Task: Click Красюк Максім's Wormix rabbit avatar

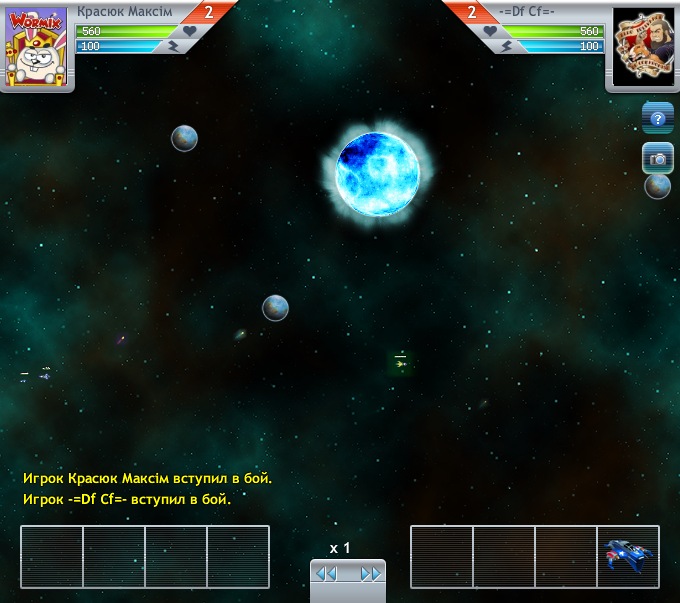Action: [36, 47]
